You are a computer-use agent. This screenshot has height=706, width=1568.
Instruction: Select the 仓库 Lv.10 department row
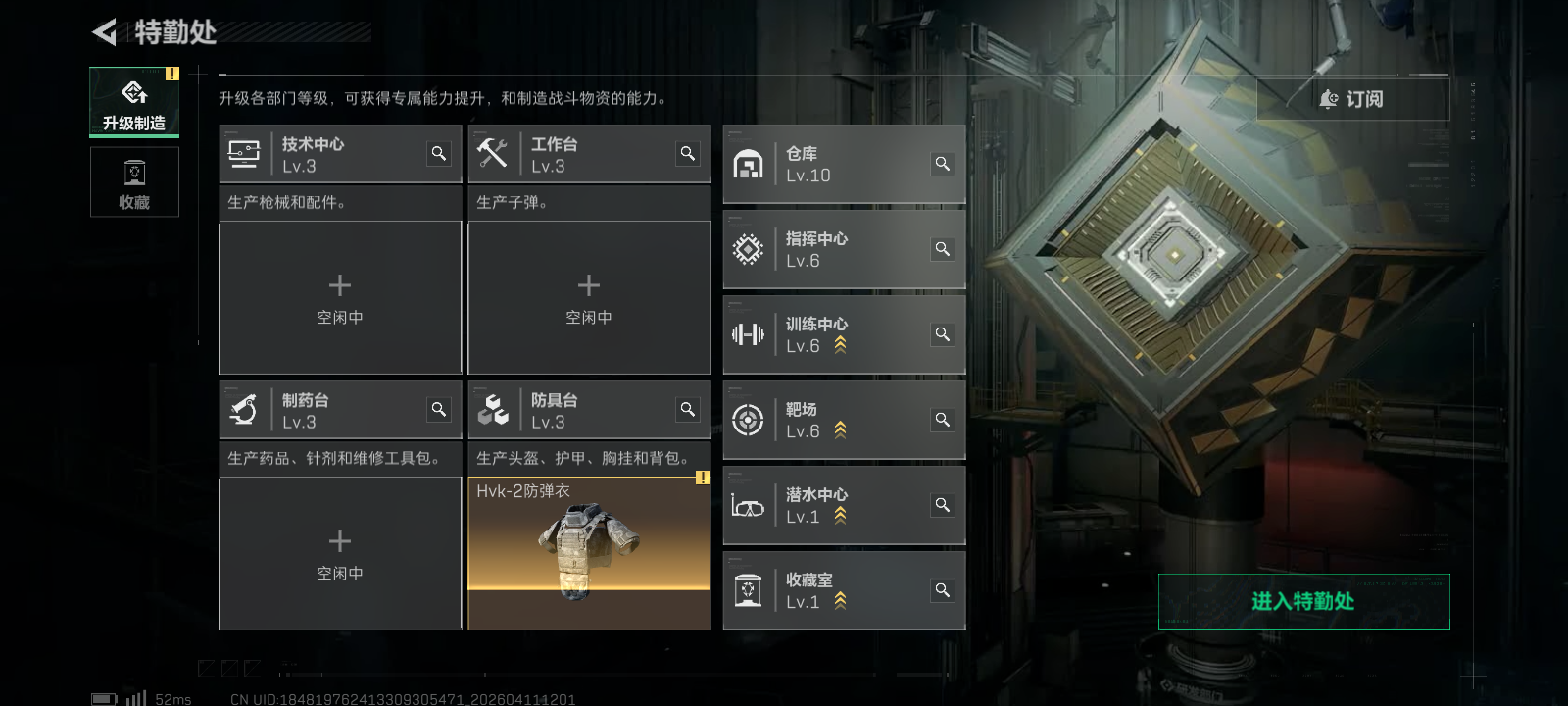click(833, 165)
